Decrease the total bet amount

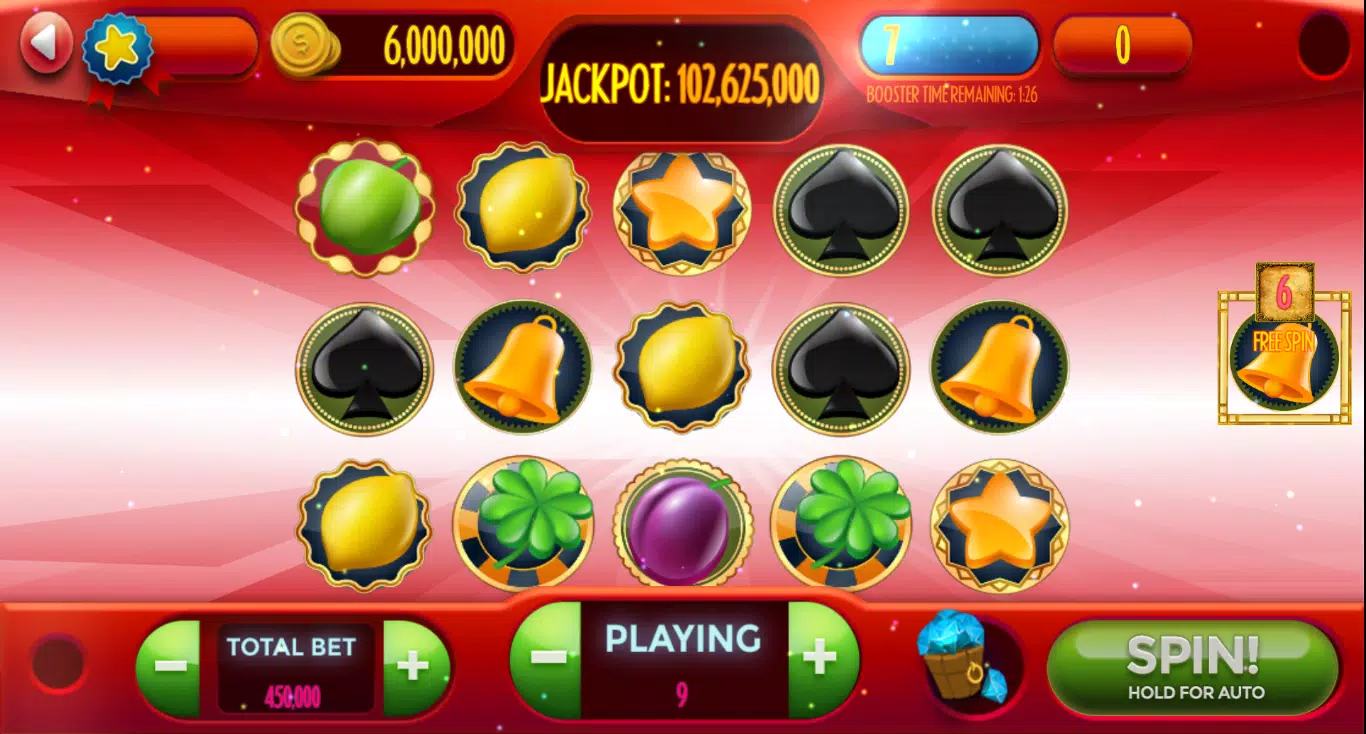tap(171, 666)
